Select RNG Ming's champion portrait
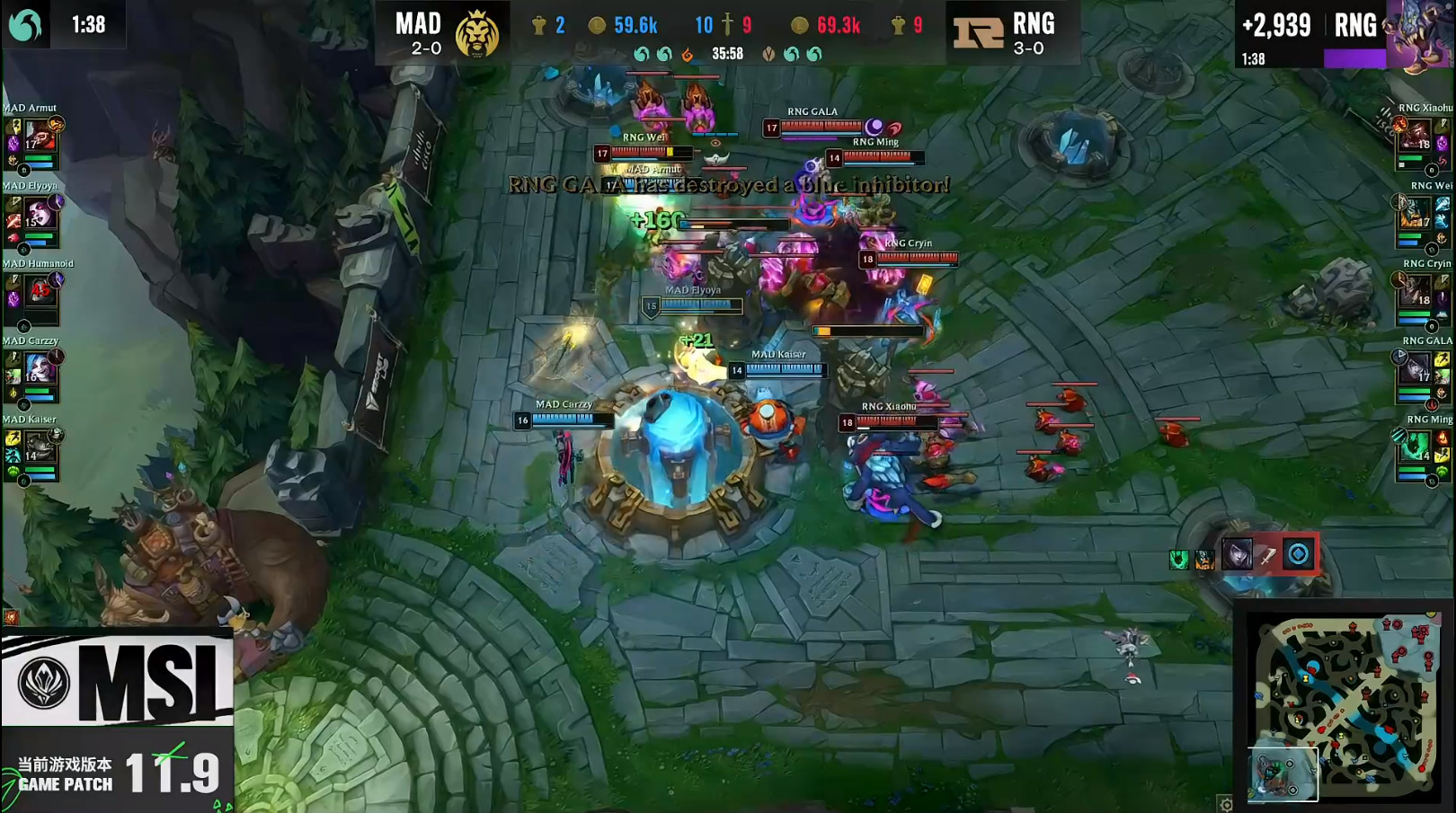 pos(1416,446)
